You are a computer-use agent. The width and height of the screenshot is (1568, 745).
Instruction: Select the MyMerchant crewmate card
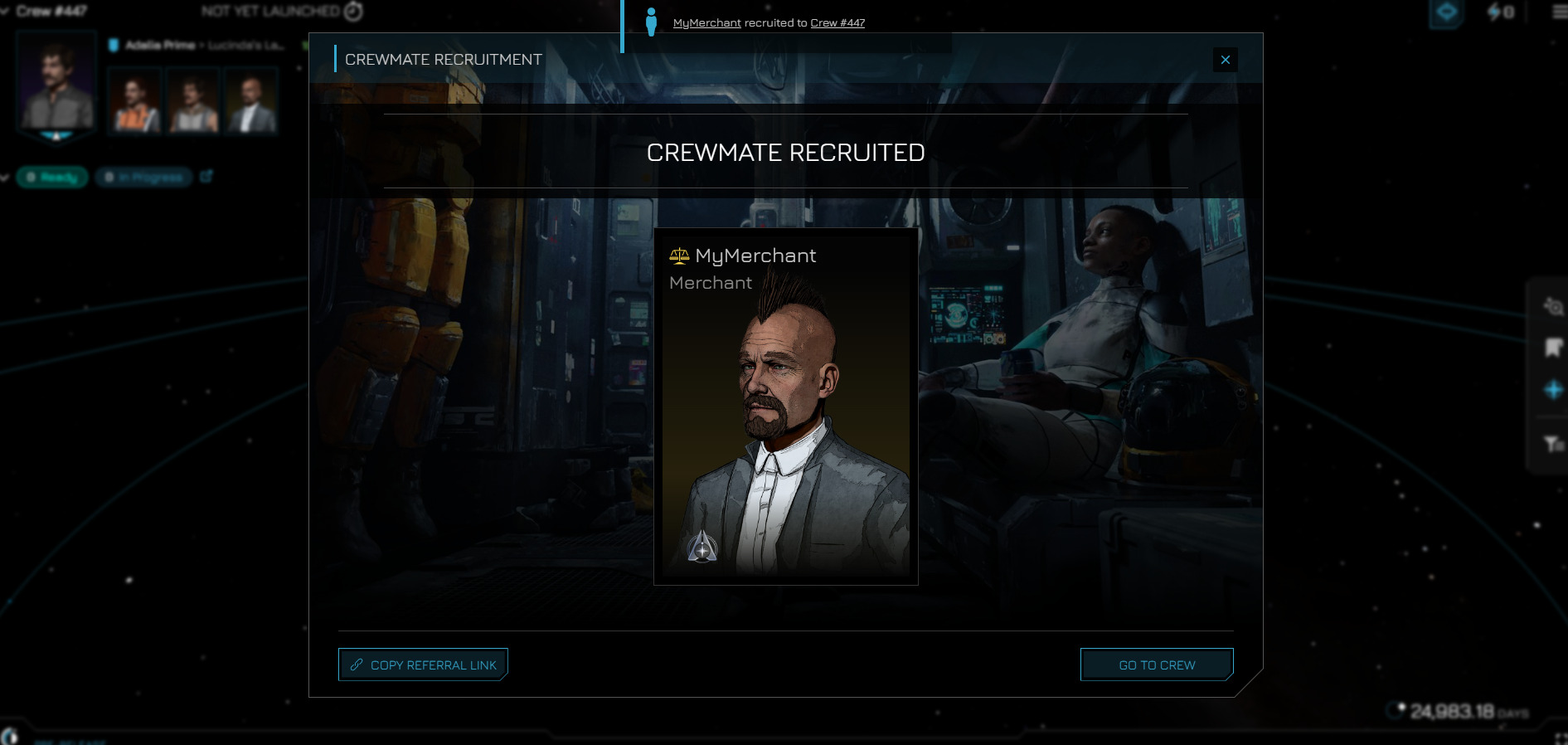click(785, 407)
